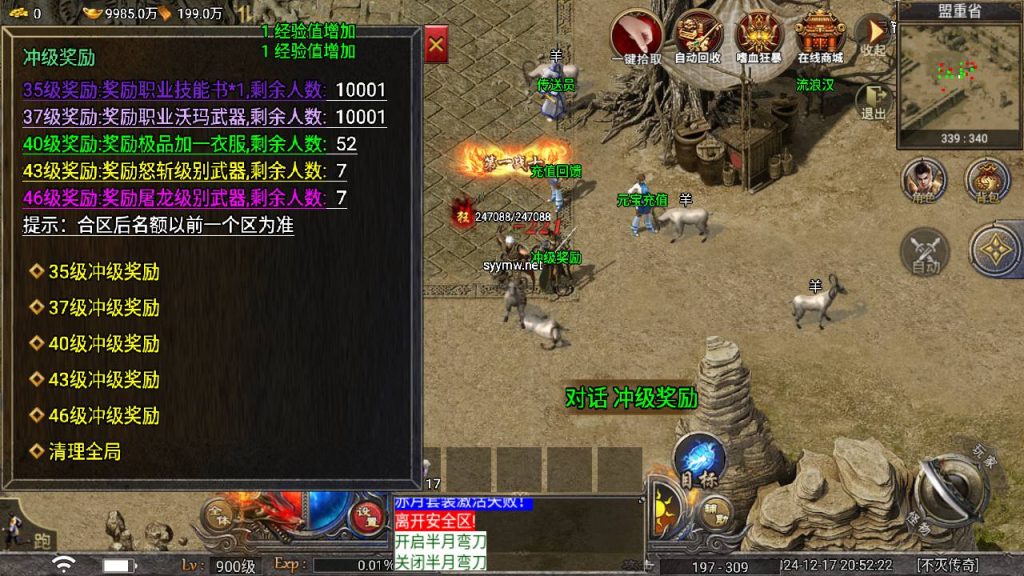Toggle the 自动 auto-battle button
The height and width of the screenshot is (576, 1024).
click(925, 250)
